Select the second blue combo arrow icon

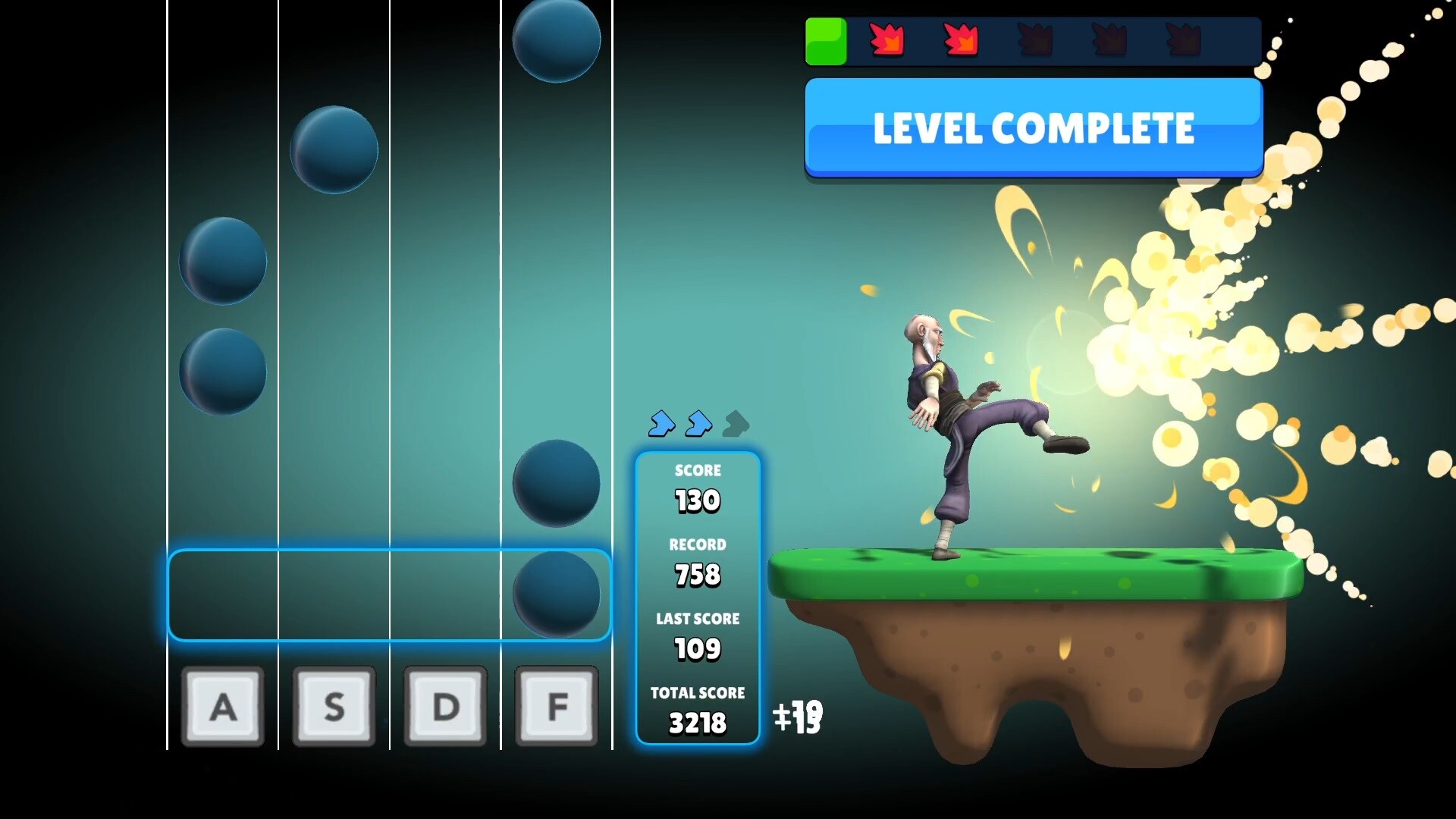tap(698, 425)
